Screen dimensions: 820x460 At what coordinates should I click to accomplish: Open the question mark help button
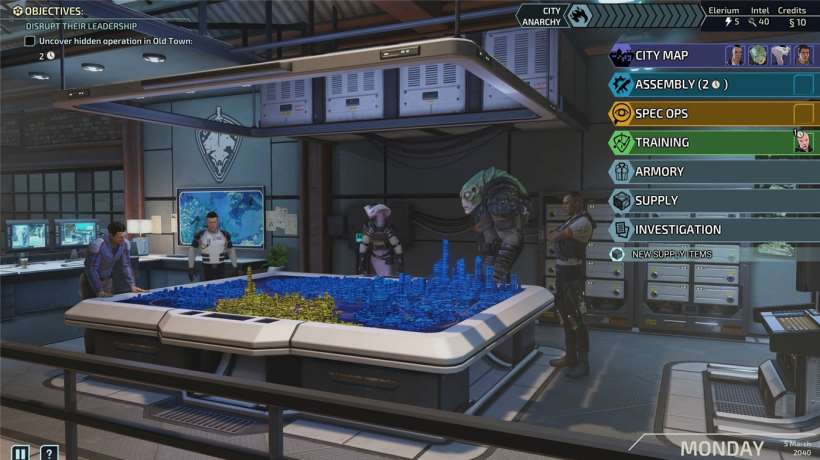tap(48, 452)
